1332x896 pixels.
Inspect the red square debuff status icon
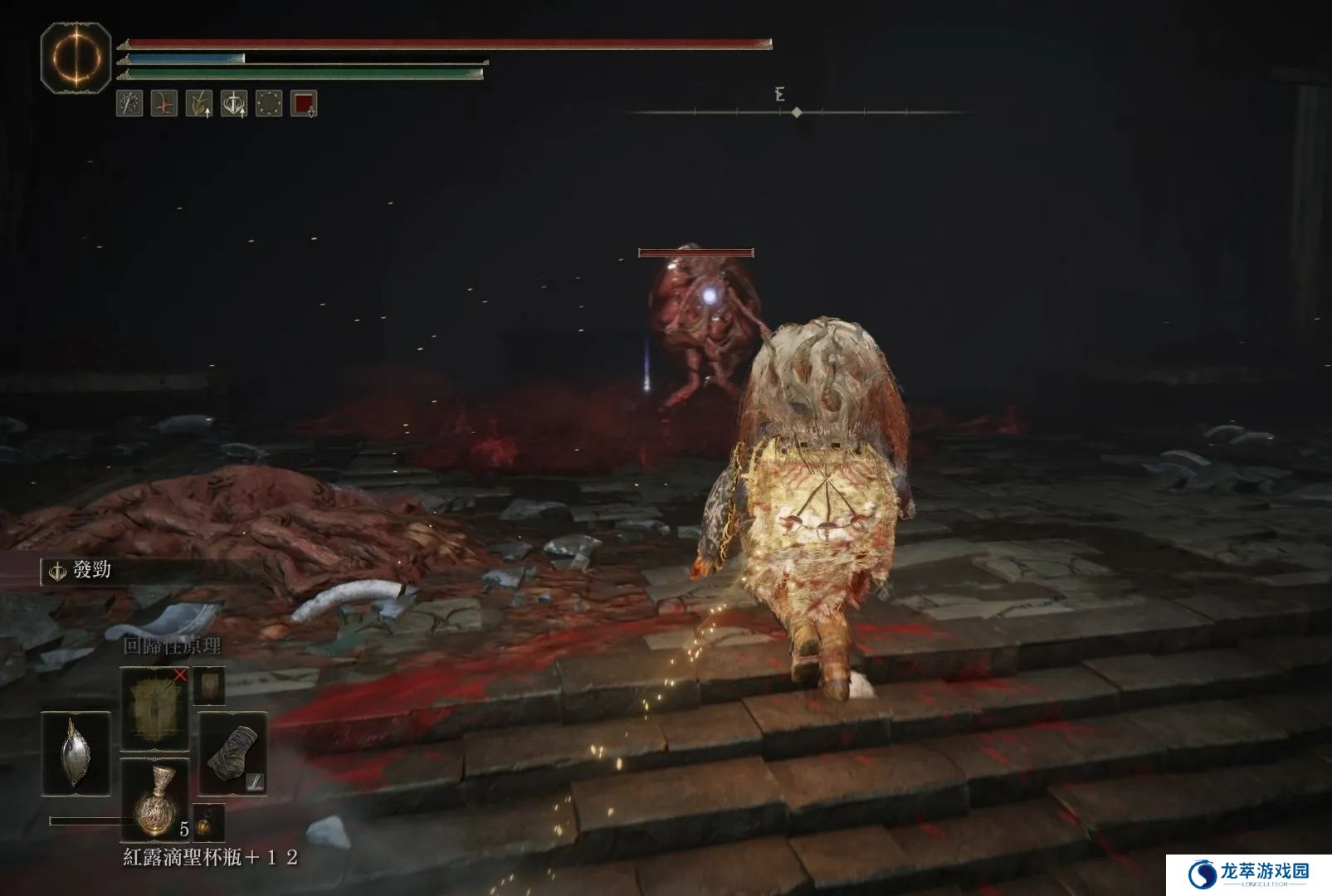click(x=304, y=104)
